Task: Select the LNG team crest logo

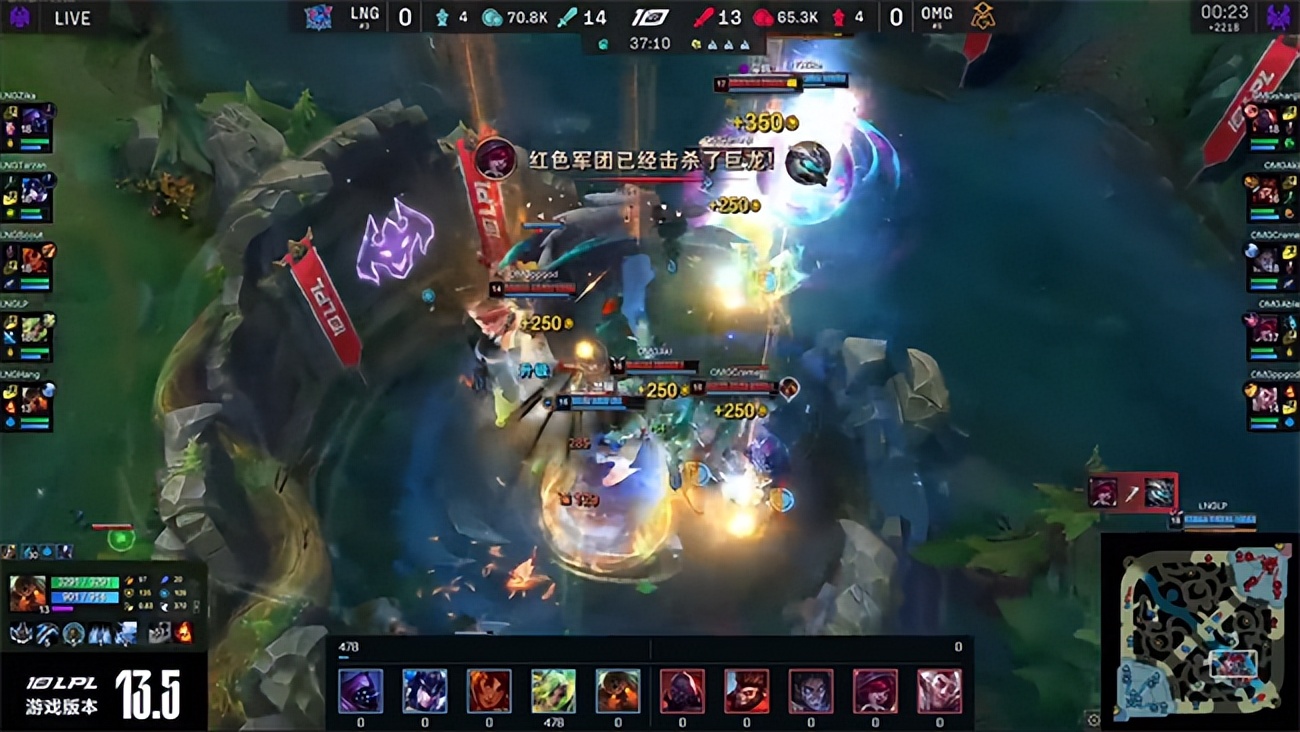Action: point(318,15)
